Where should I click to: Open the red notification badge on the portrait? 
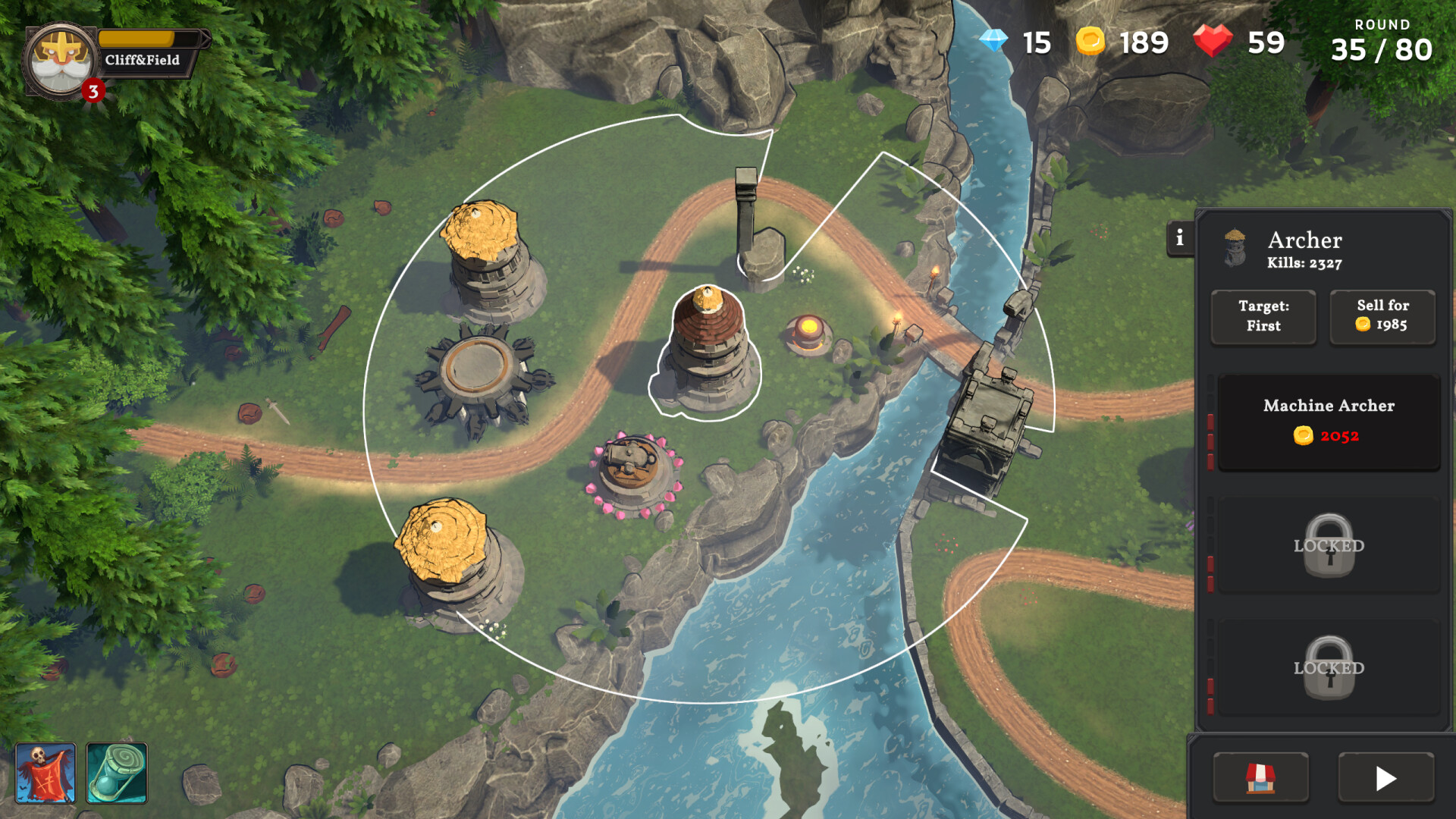(x=93, y=91)
